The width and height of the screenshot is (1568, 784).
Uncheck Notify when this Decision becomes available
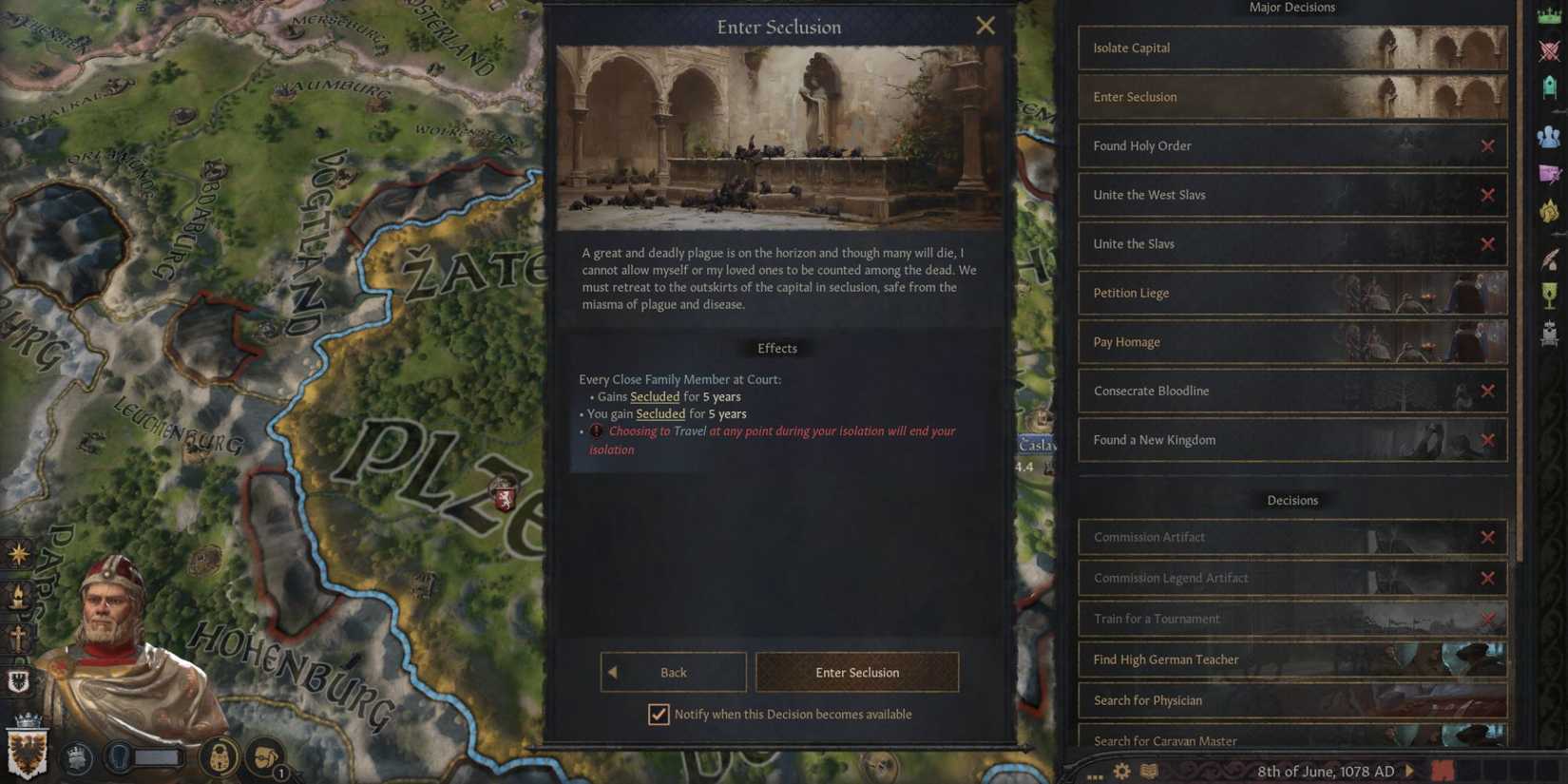pyautogui.click(x=659, y=714)
